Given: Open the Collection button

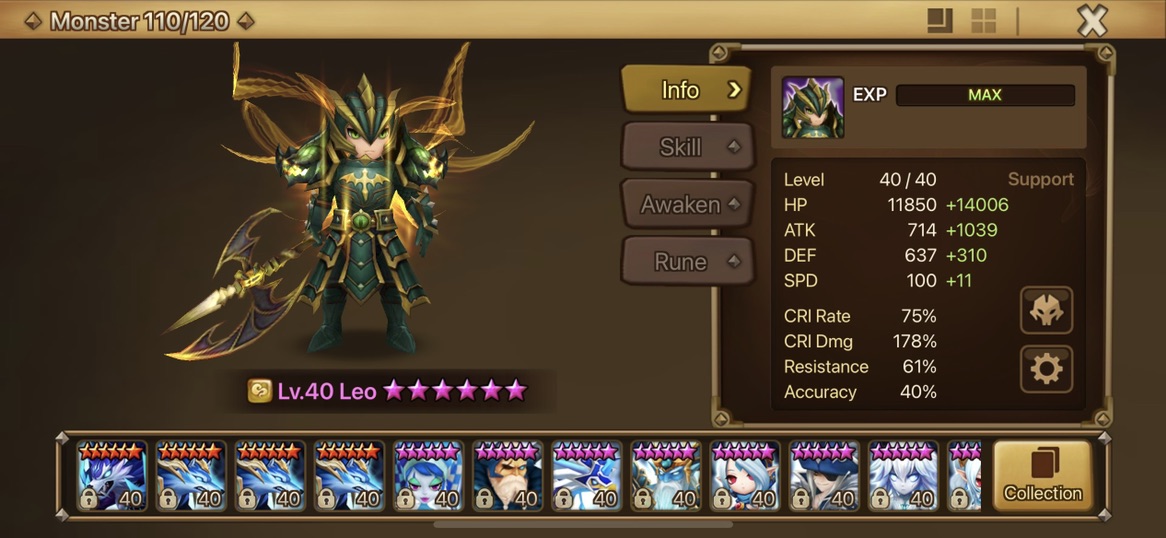Looking at the screenshot, I should (1042, 475).
